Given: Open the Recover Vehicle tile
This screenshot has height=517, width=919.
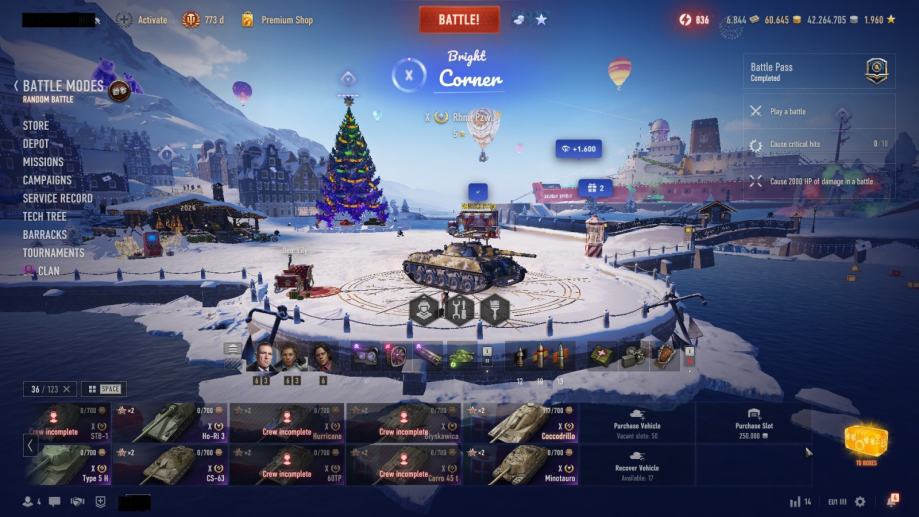Looking at the screenshot, I should pos(637,464).
